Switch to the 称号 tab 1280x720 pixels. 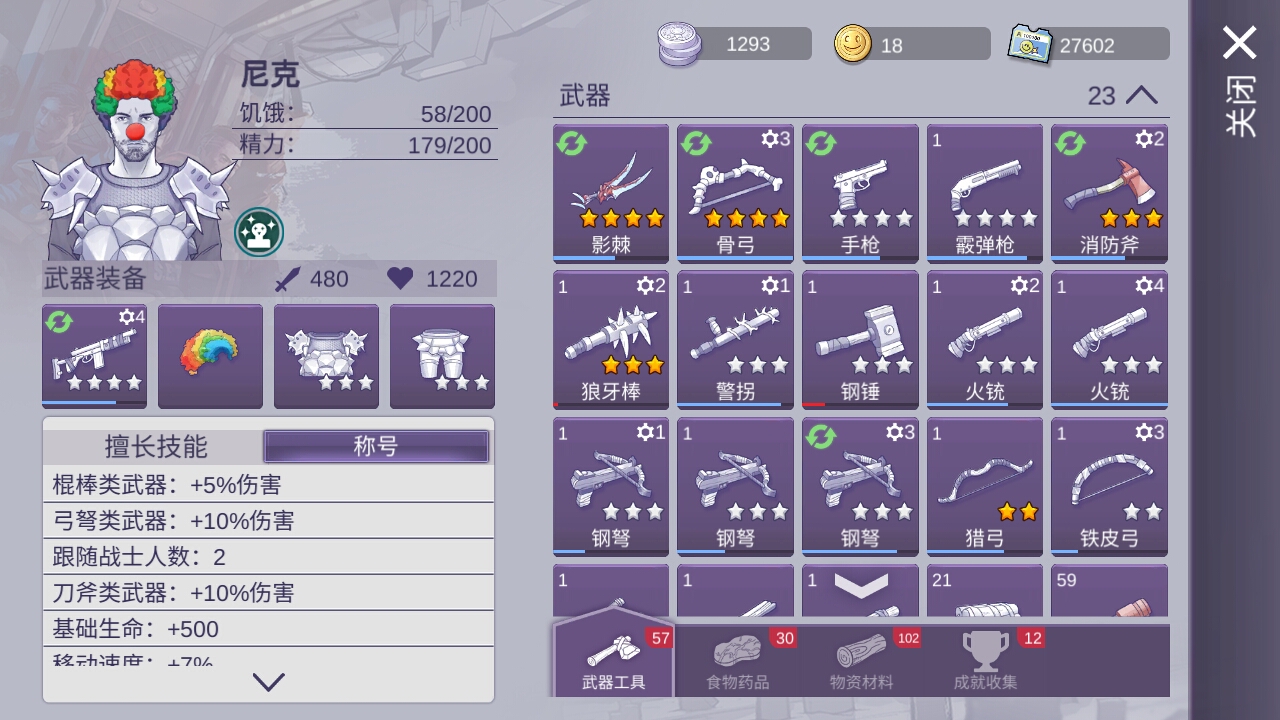[x=376, y=446]
